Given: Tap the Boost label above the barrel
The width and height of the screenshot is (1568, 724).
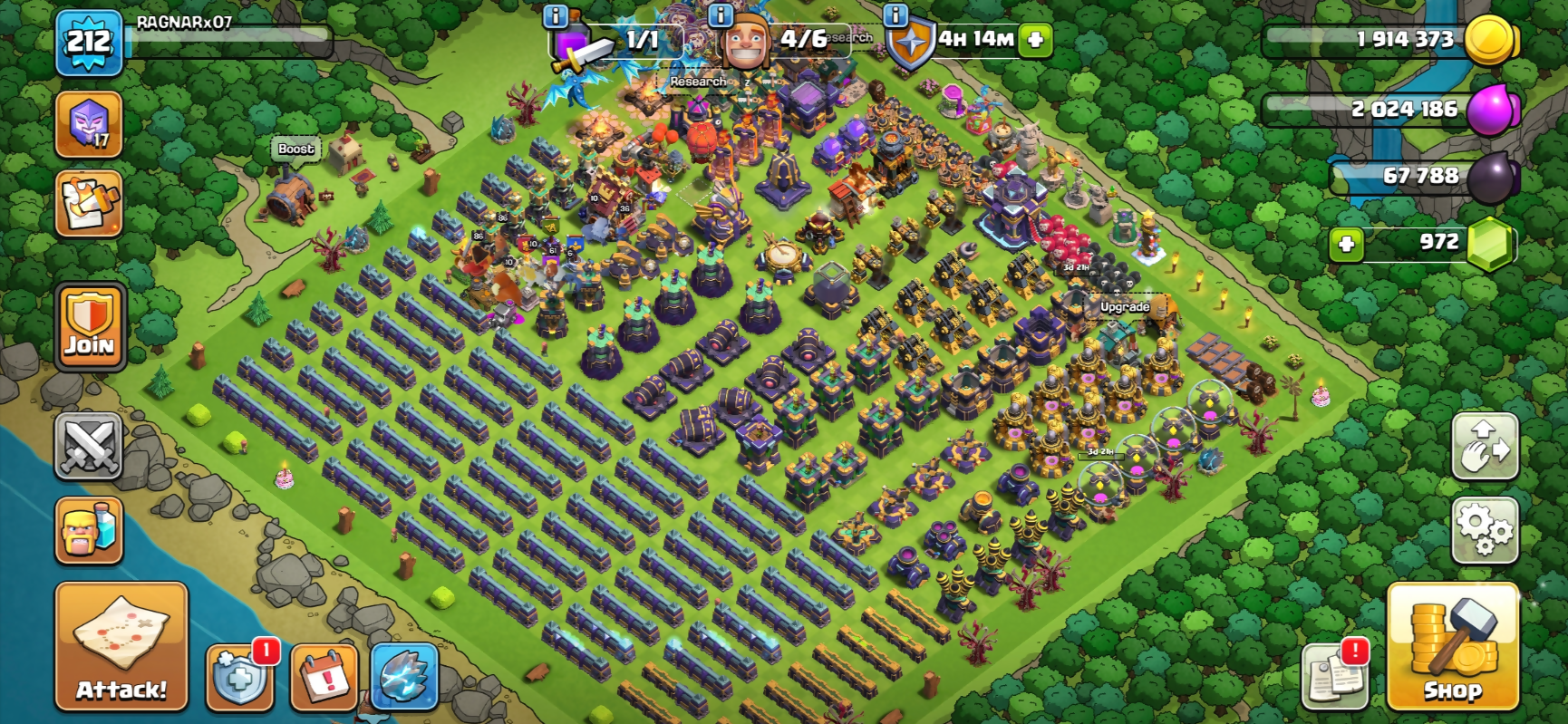Looking at the screenshot, I should click(296, 149).
